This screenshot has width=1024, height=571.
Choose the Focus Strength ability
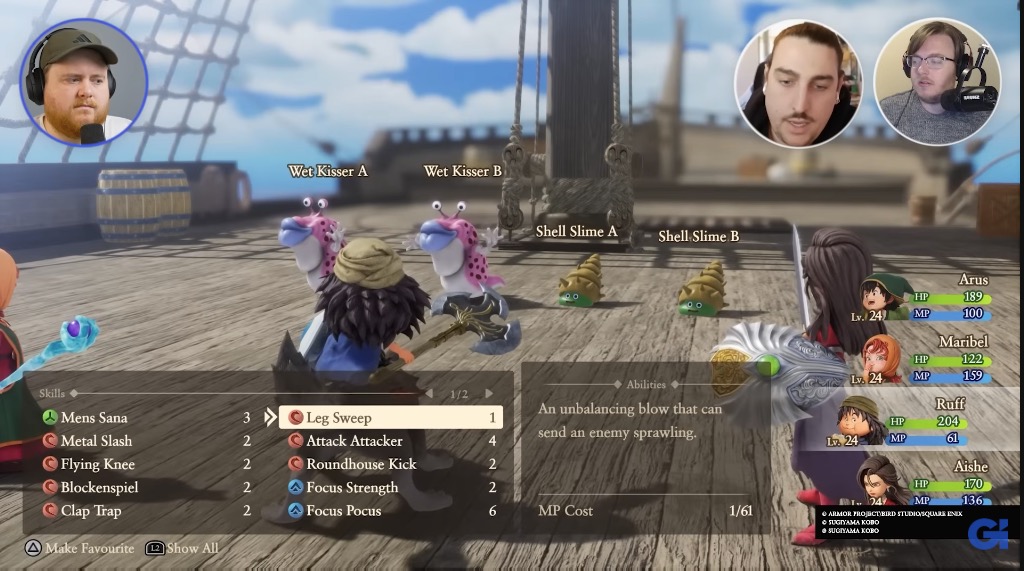pyautogui.click(x=352, y=488)
